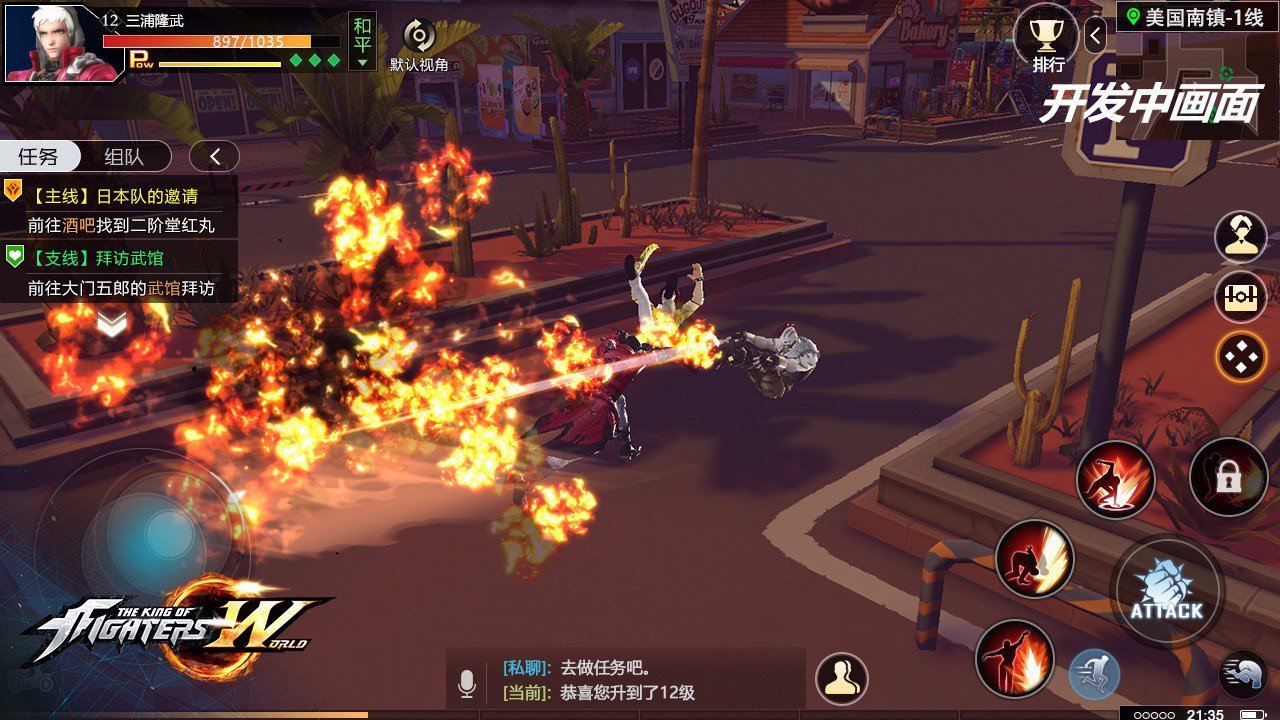Click the HP bar showing 897/1035
The width and height of the screenshot is (1280, 720).
226,42
